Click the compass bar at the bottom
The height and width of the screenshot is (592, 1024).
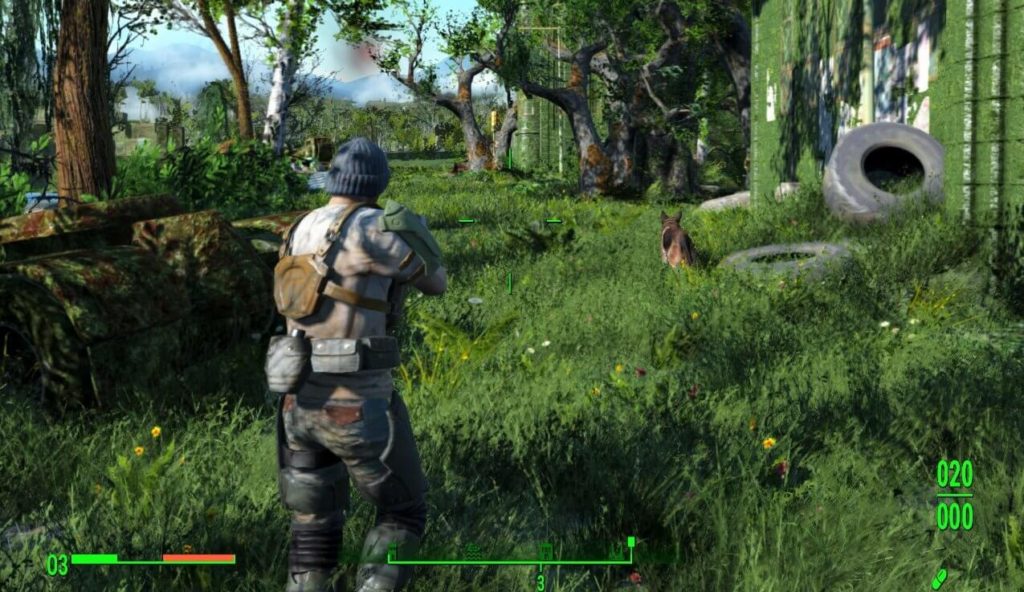click(510, 562)
